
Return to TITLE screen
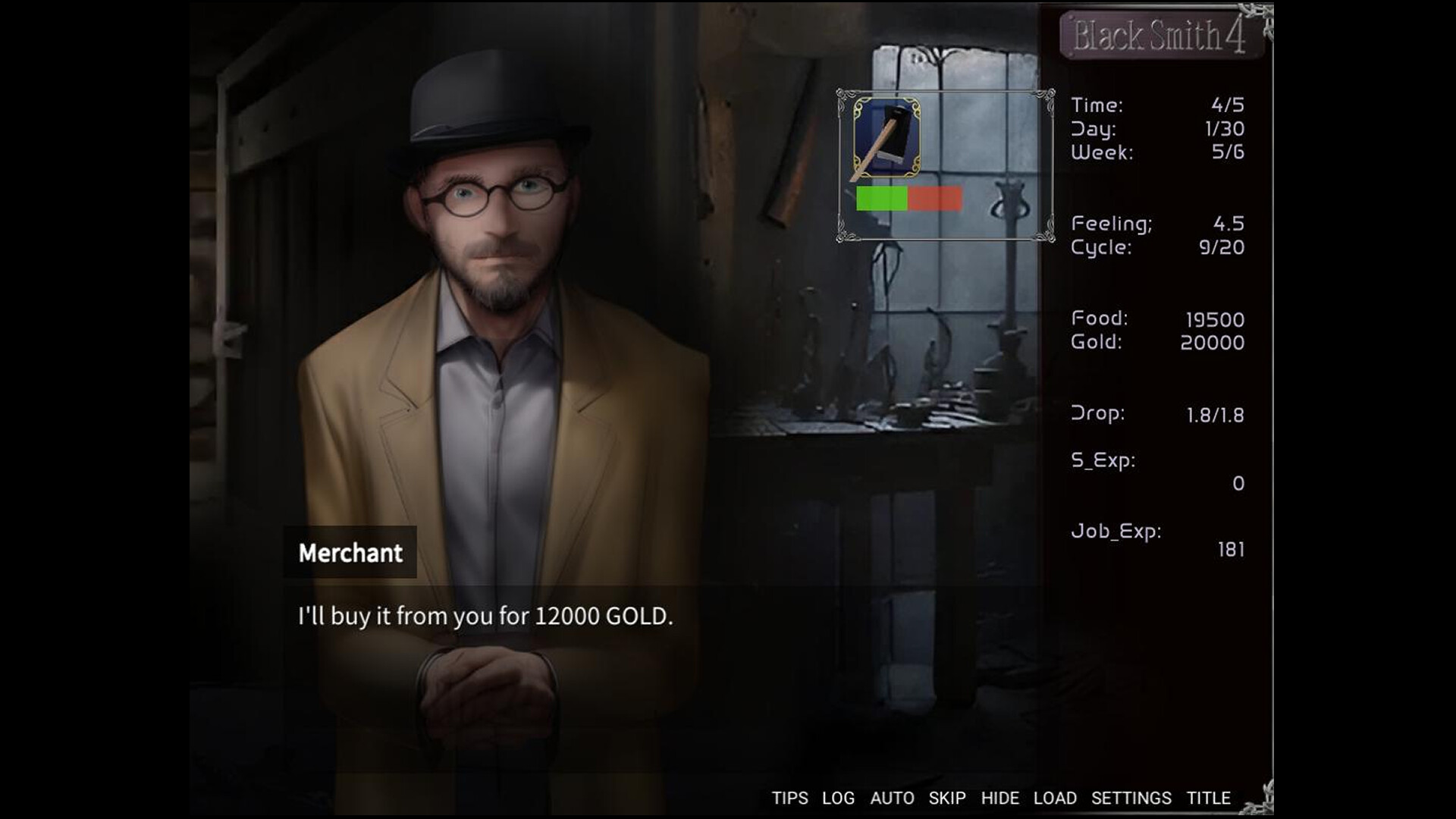click(x=1209, y=798)
